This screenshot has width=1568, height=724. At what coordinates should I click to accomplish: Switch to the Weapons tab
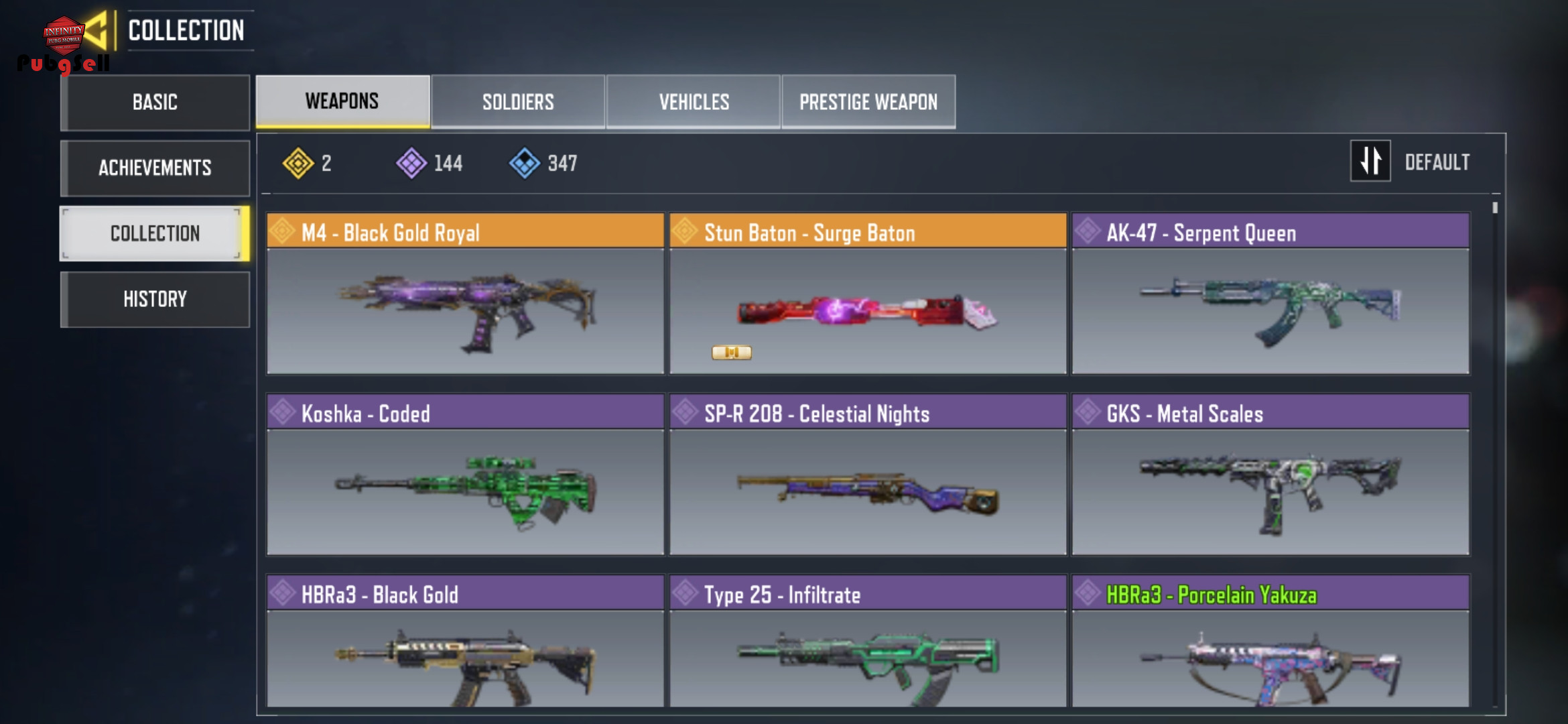pos(342,101)
